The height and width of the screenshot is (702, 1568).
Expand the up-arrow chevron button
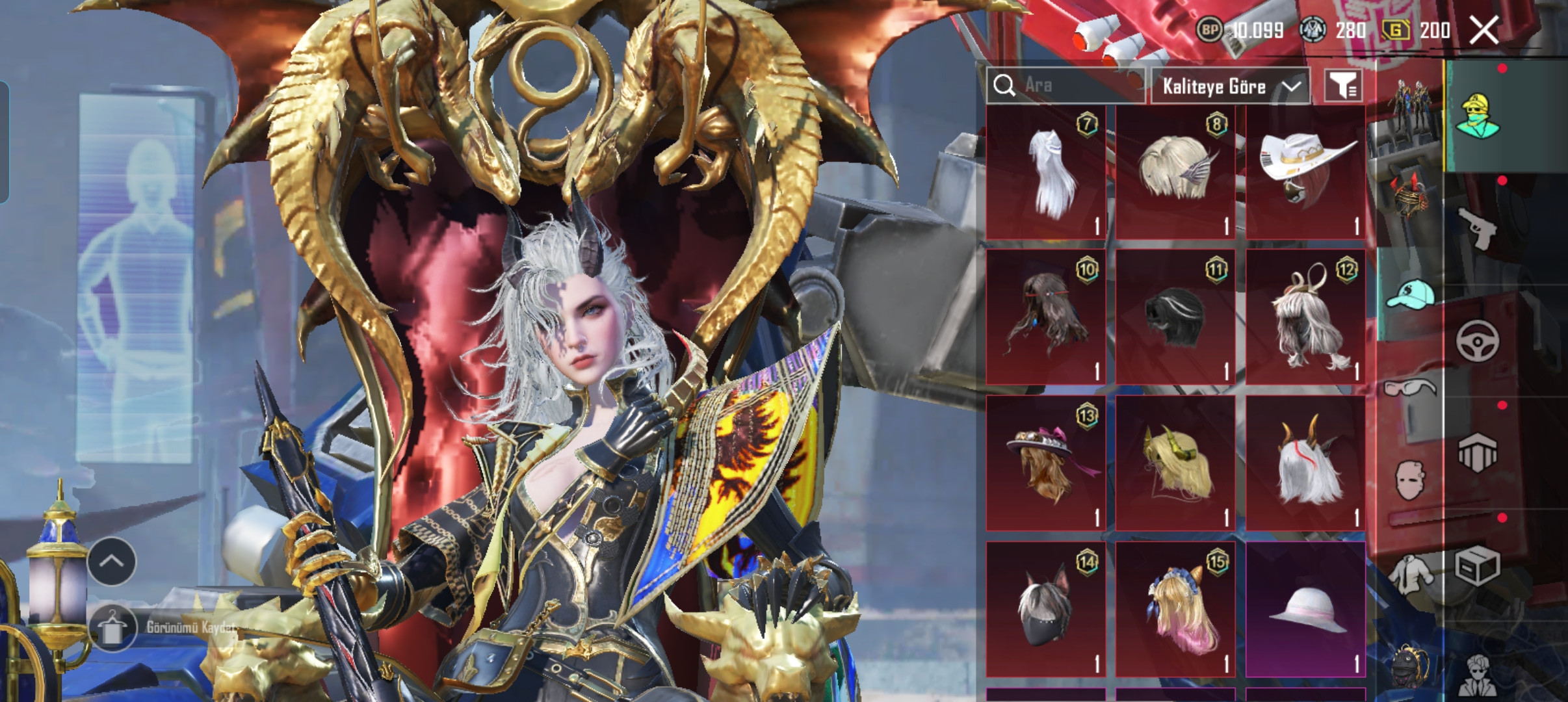pyautogui.click(x=111, y=562)
